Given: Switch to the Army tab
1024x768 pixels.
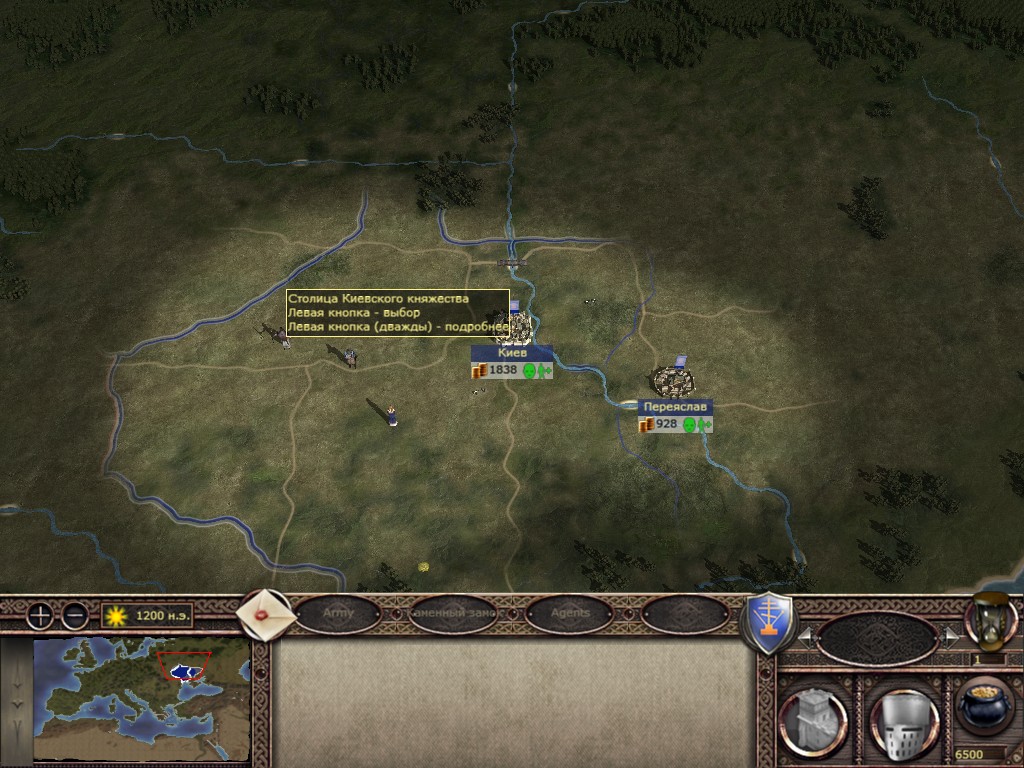Looking at the screenshot, I should point(337,613).
